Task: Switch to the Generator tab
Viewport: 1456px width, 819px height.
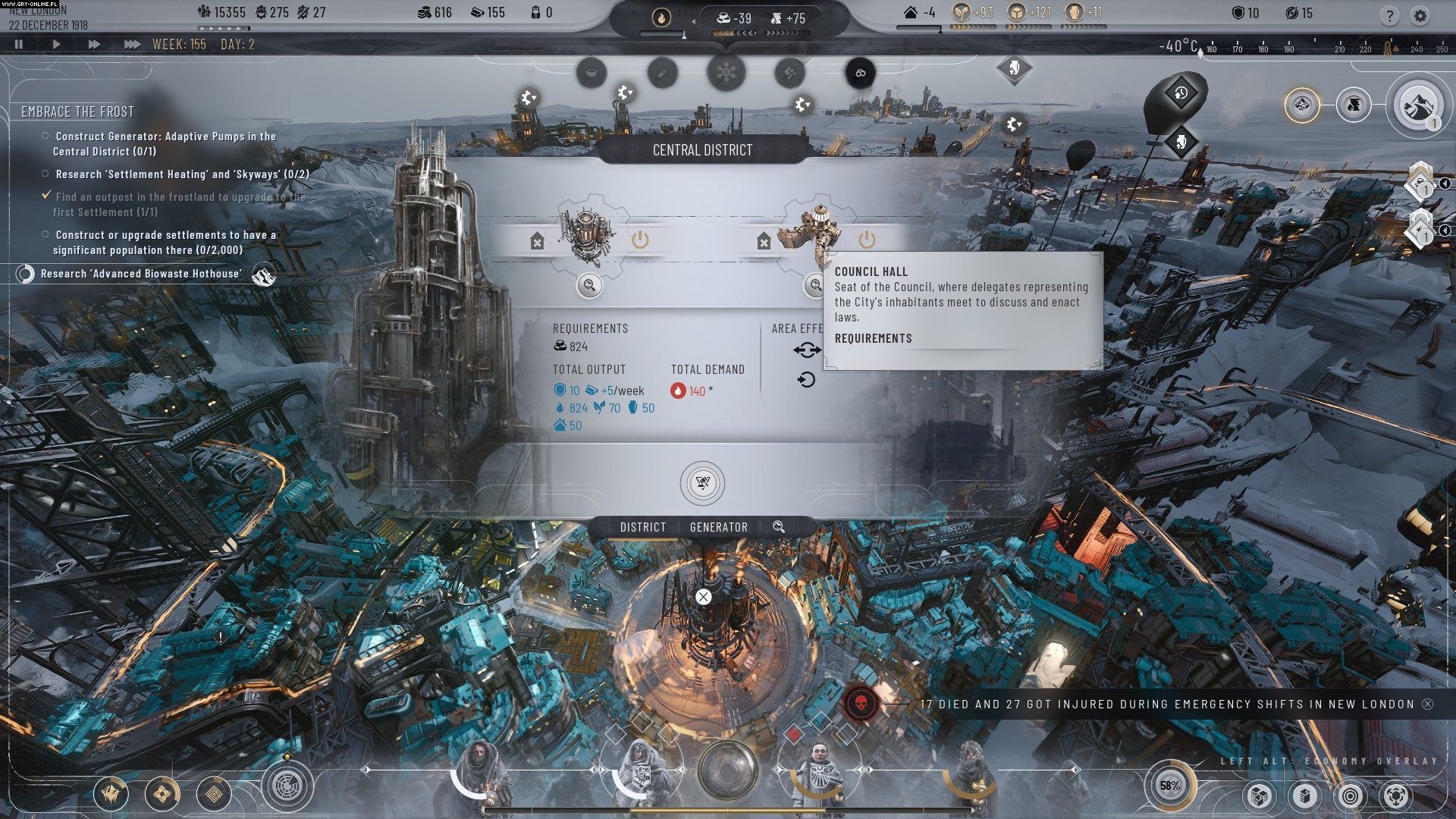Action: [x=718, y=527]
